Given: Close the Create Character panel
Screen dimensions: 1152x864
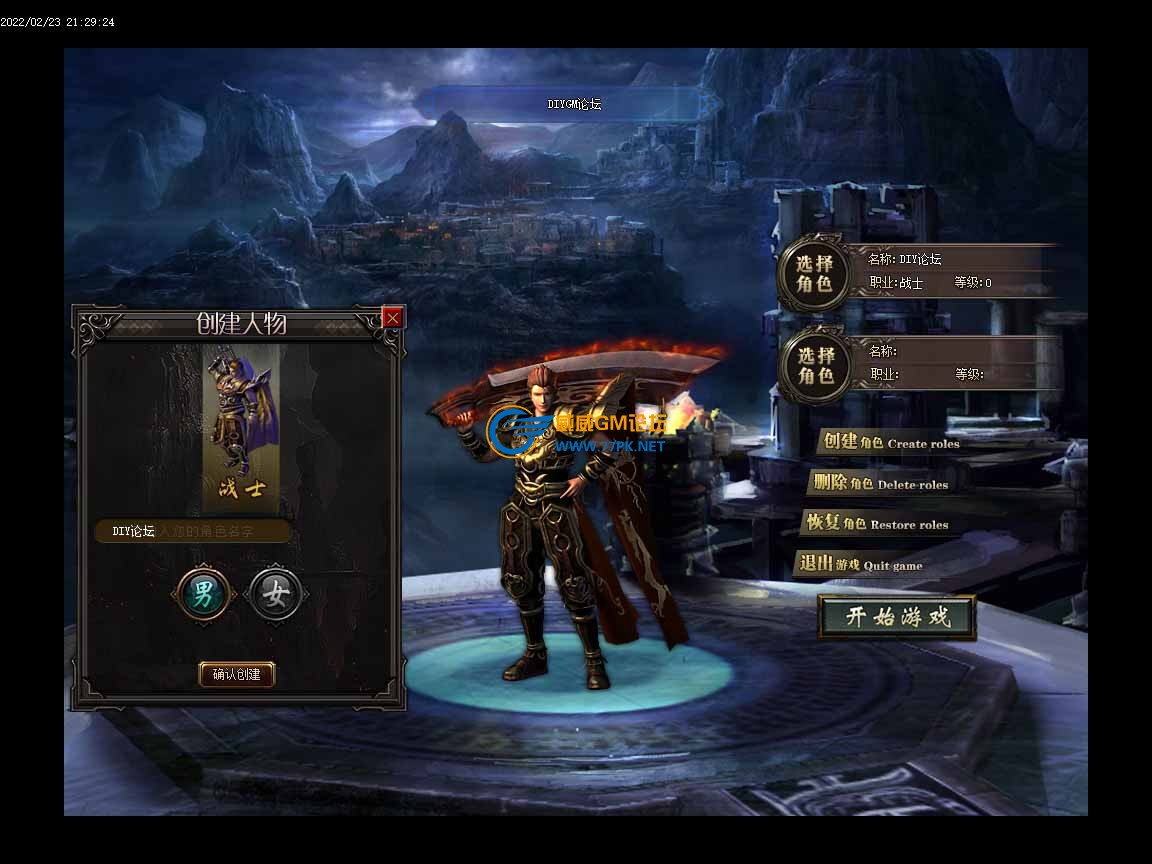Looking at the screenshot, I should pyautogui.click(x=392, y=318).
